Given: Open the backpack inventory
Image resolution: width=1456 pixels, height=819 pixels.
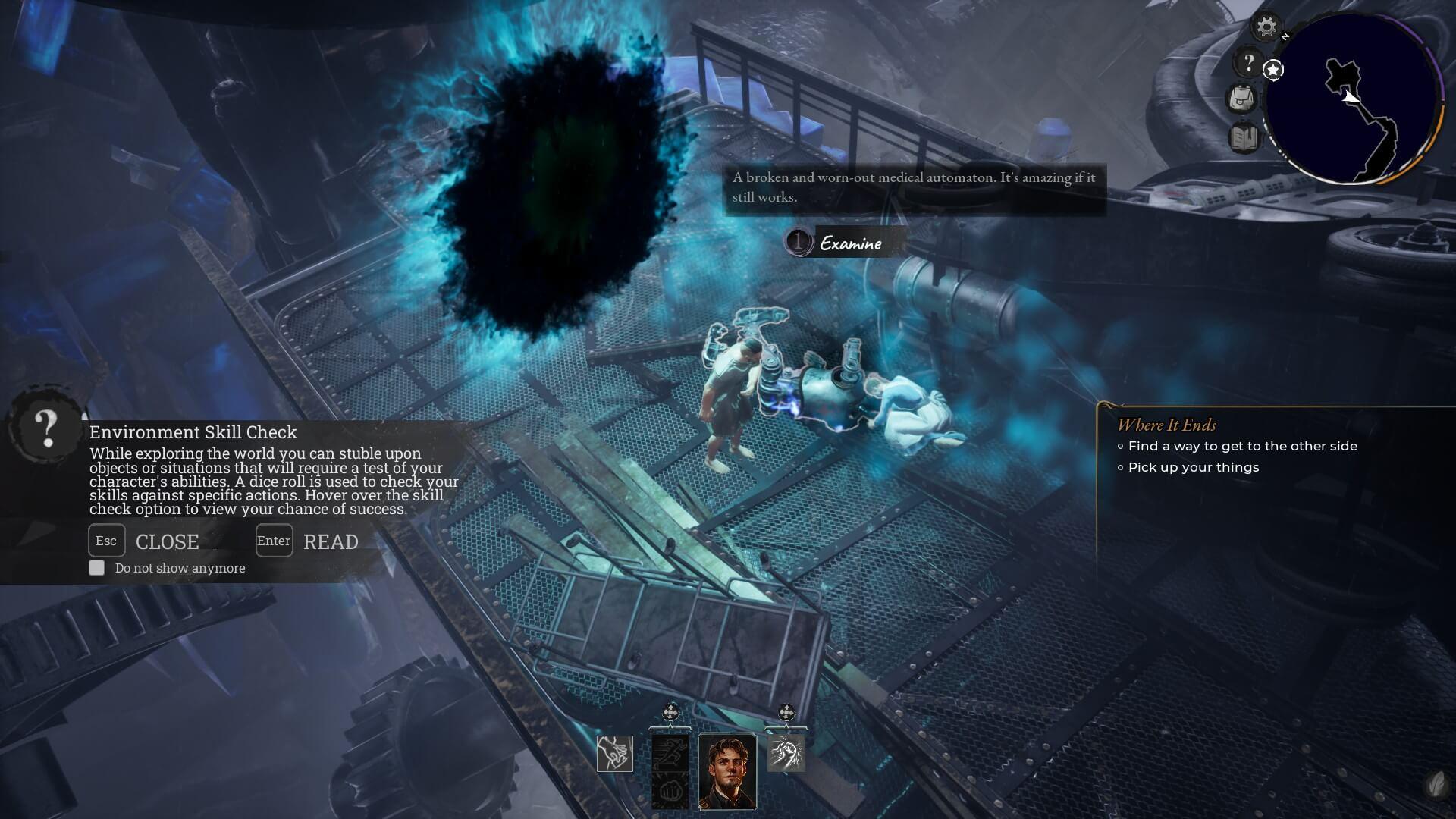Looking at the screenshot, I should coord(1242,99).
